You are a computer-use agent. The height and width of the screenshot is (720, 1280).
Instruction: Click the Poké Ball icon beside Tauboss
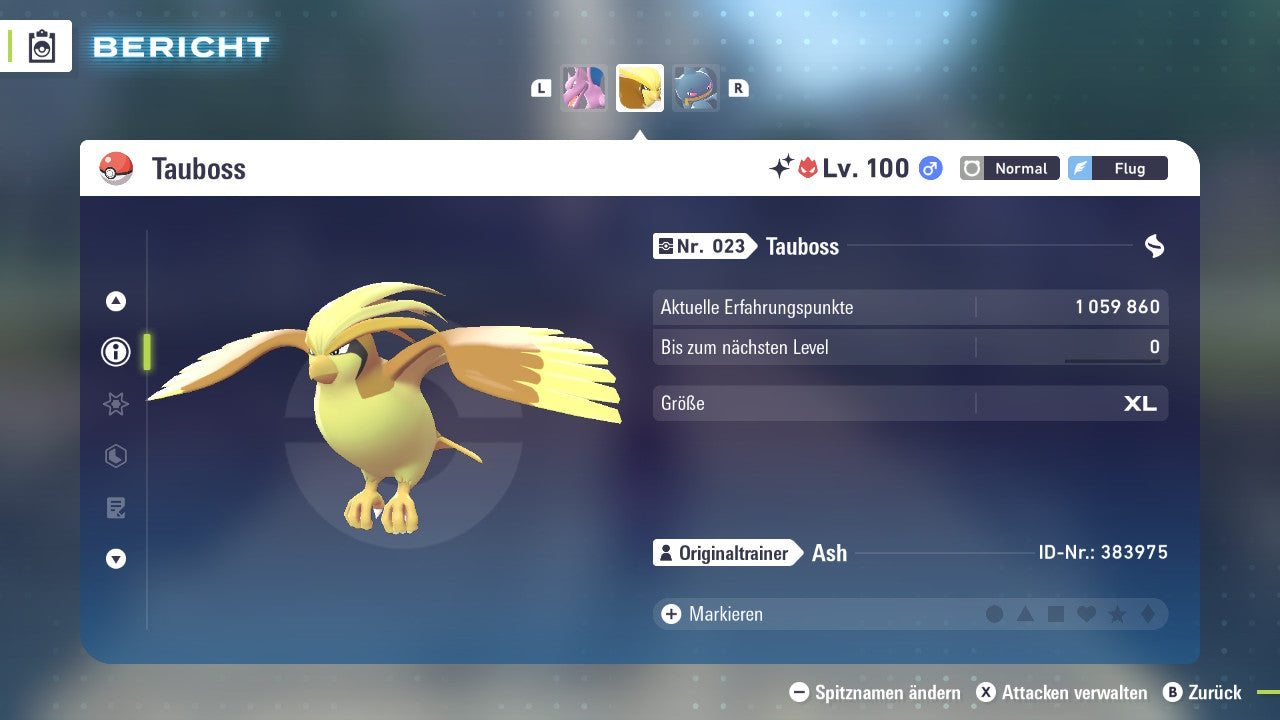(x=115, y=168)
